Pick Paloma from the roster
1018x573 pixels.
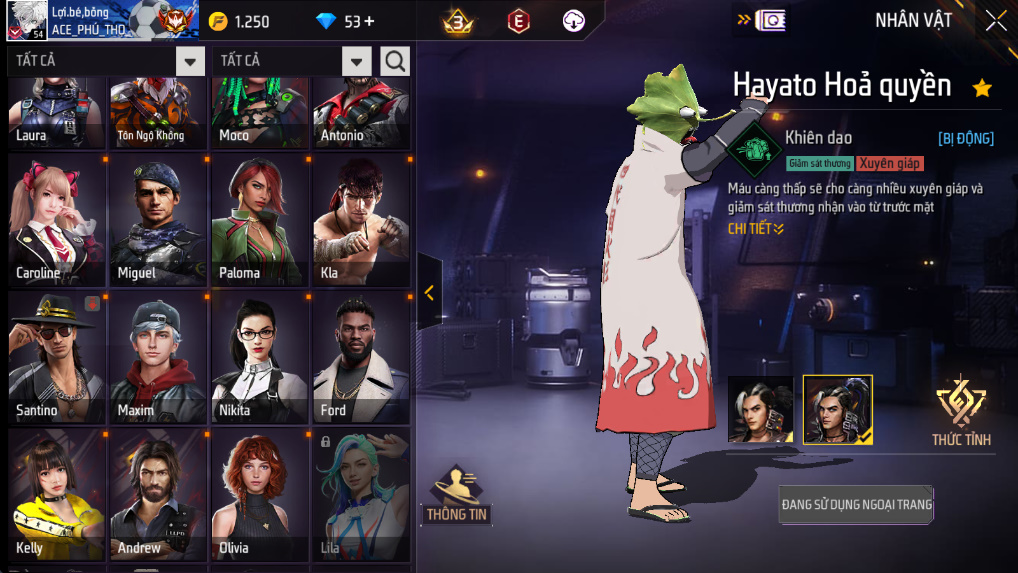click(x=260, y=220)
